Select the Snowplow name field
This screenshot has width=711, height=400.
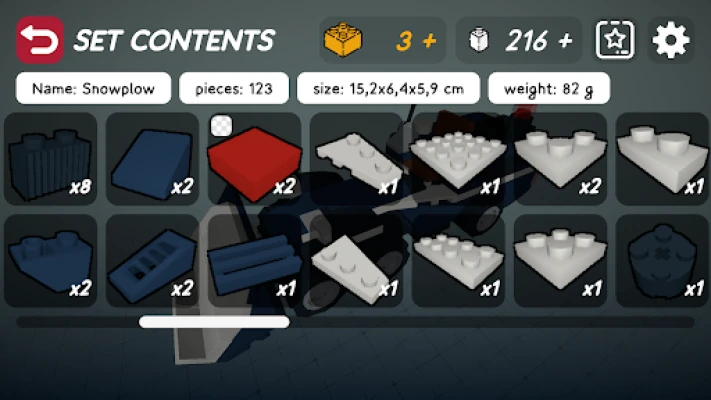point(93,88)
